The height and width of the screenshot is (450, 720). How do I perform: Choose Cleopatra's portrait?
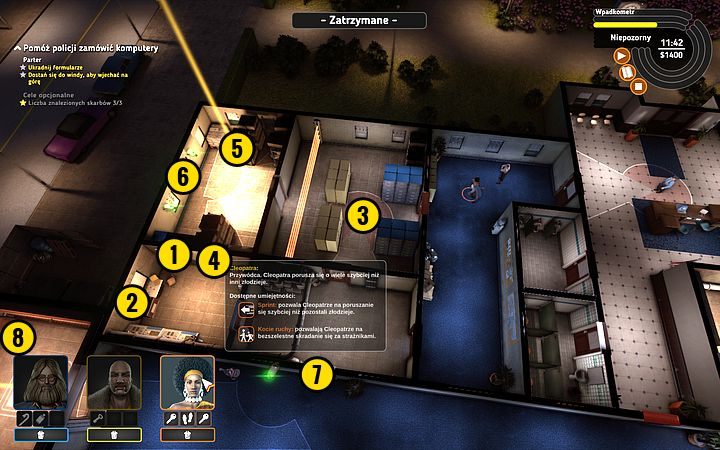tap(187, 382)
